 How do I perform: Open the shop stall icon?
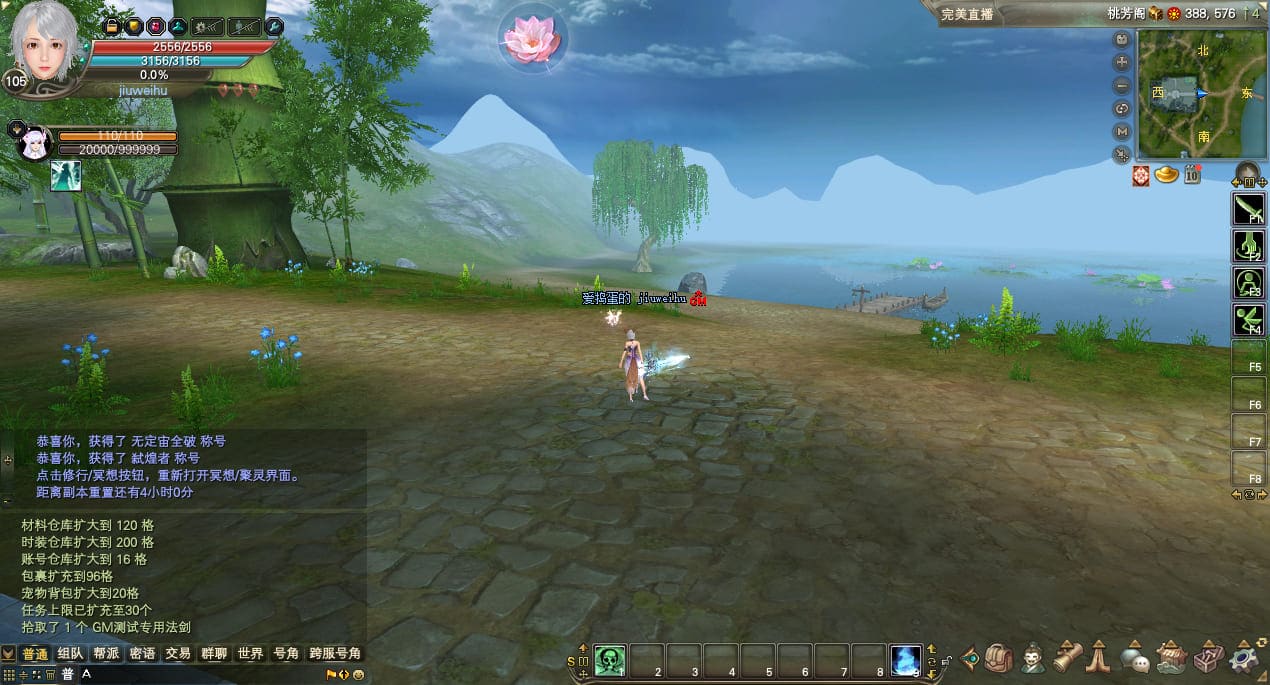[x=1171, y=658]
